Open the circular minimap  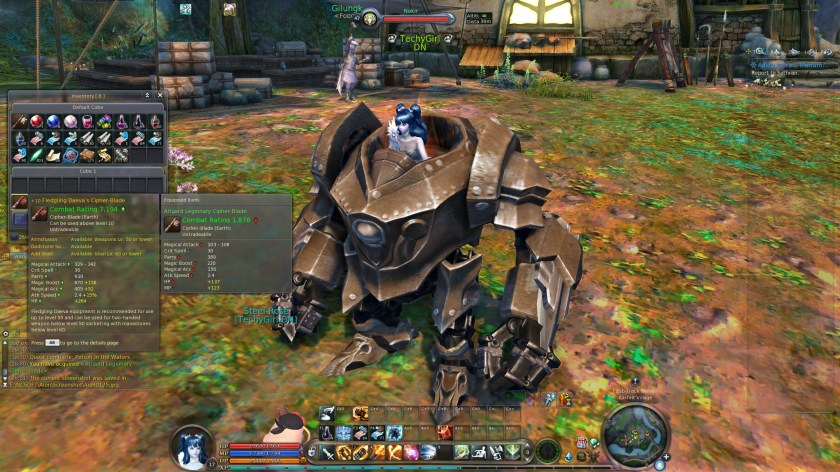pyautogui.click(x=635, y=437)
